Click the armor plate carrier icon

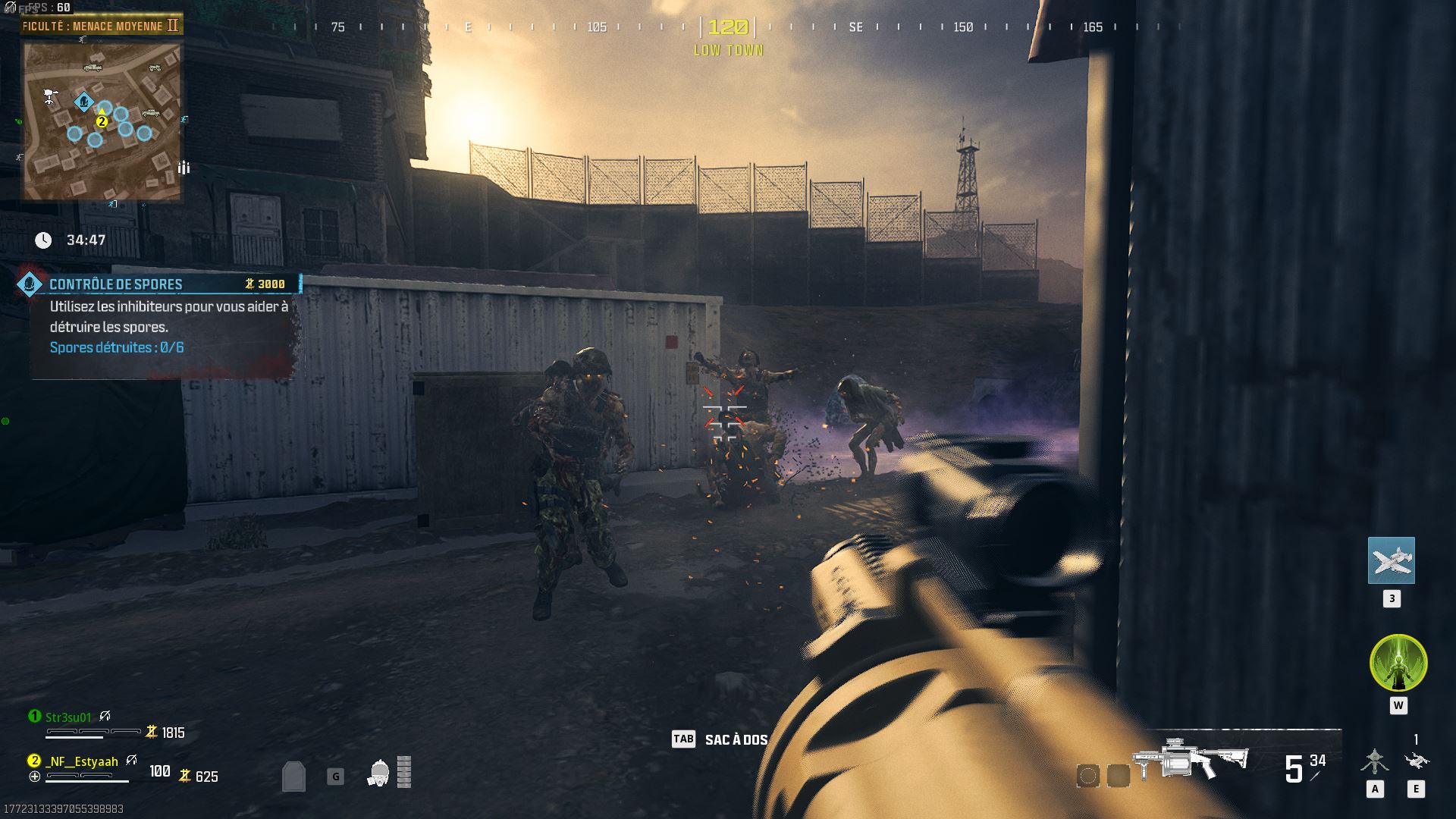pyautogui.click(x=293, y=776)
